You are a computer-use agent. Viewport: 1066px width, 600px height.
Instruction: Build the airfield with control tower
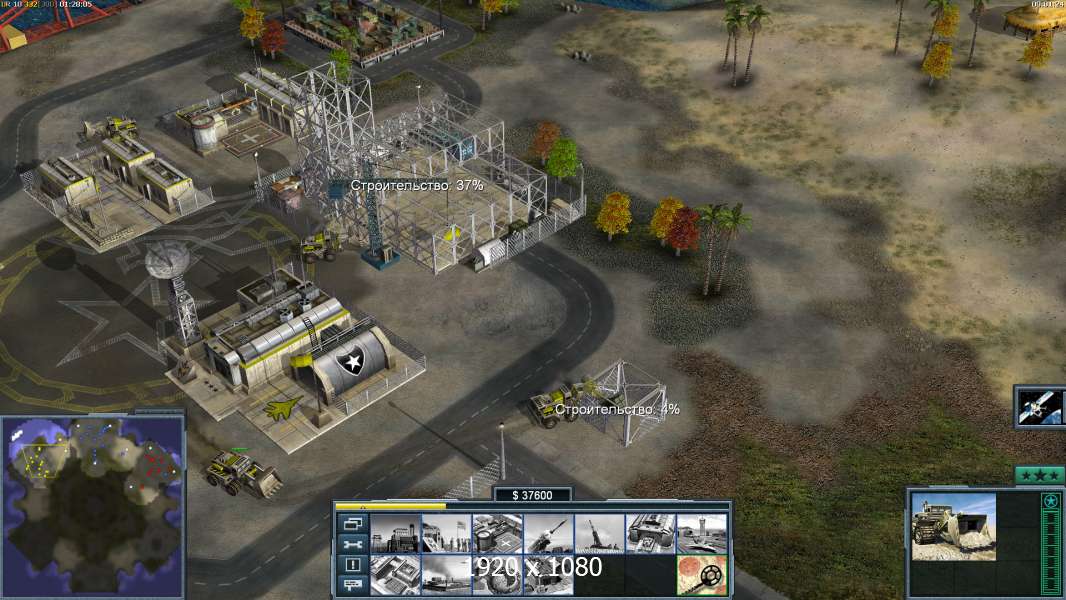click(x=701, y=534)
